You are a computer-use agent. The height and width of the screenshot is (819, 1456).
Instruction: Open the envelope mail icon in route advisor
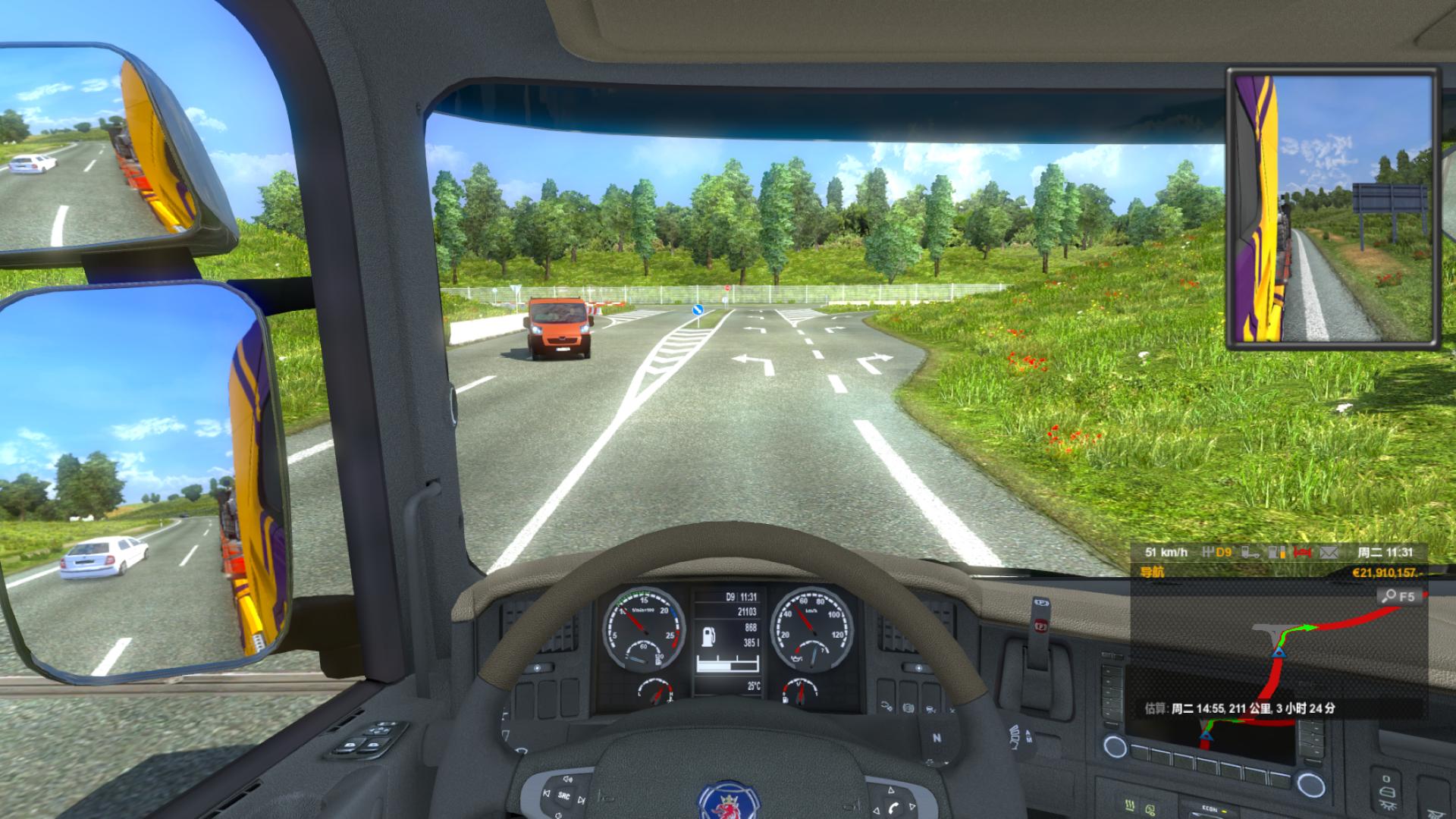1329,553
